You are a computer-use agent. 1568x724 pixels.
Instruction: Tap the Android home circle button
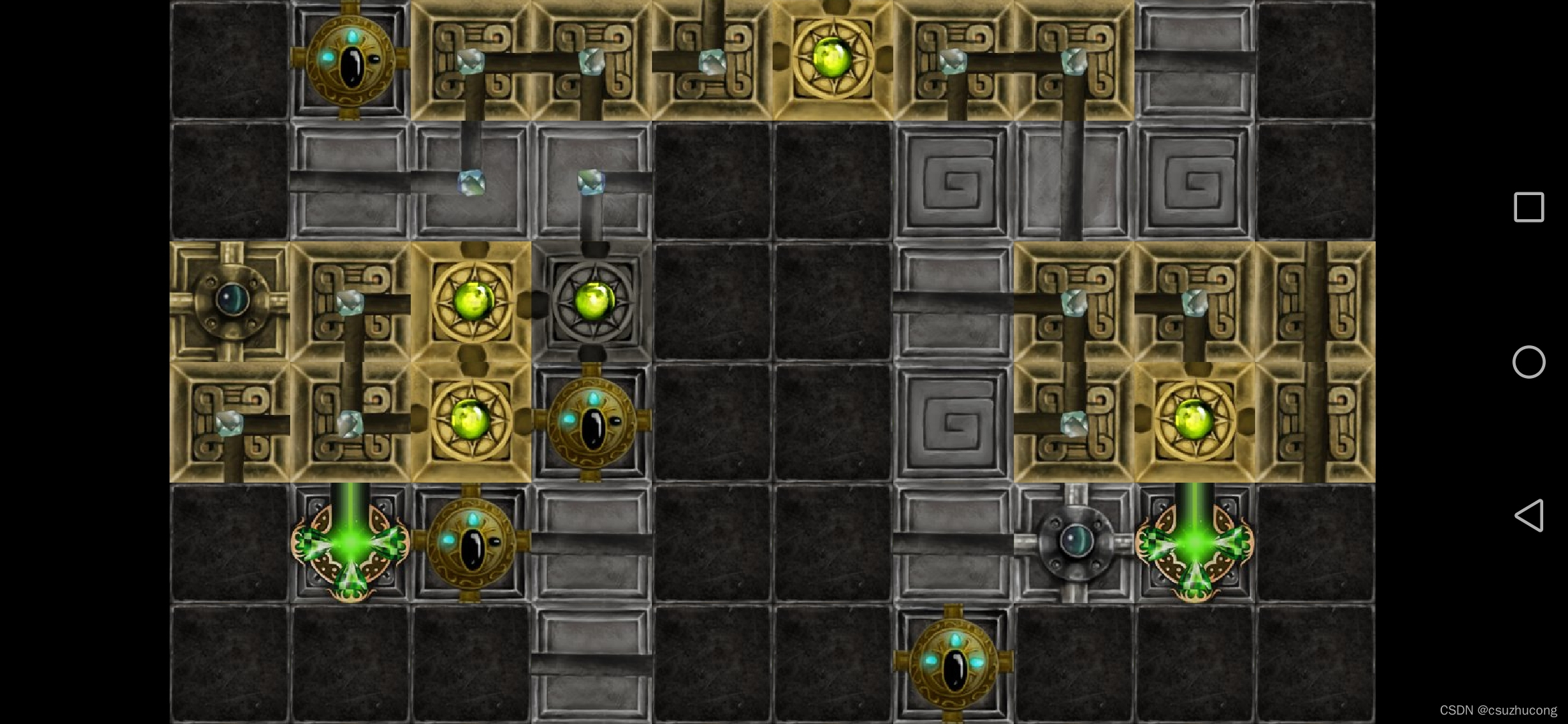1528,362
